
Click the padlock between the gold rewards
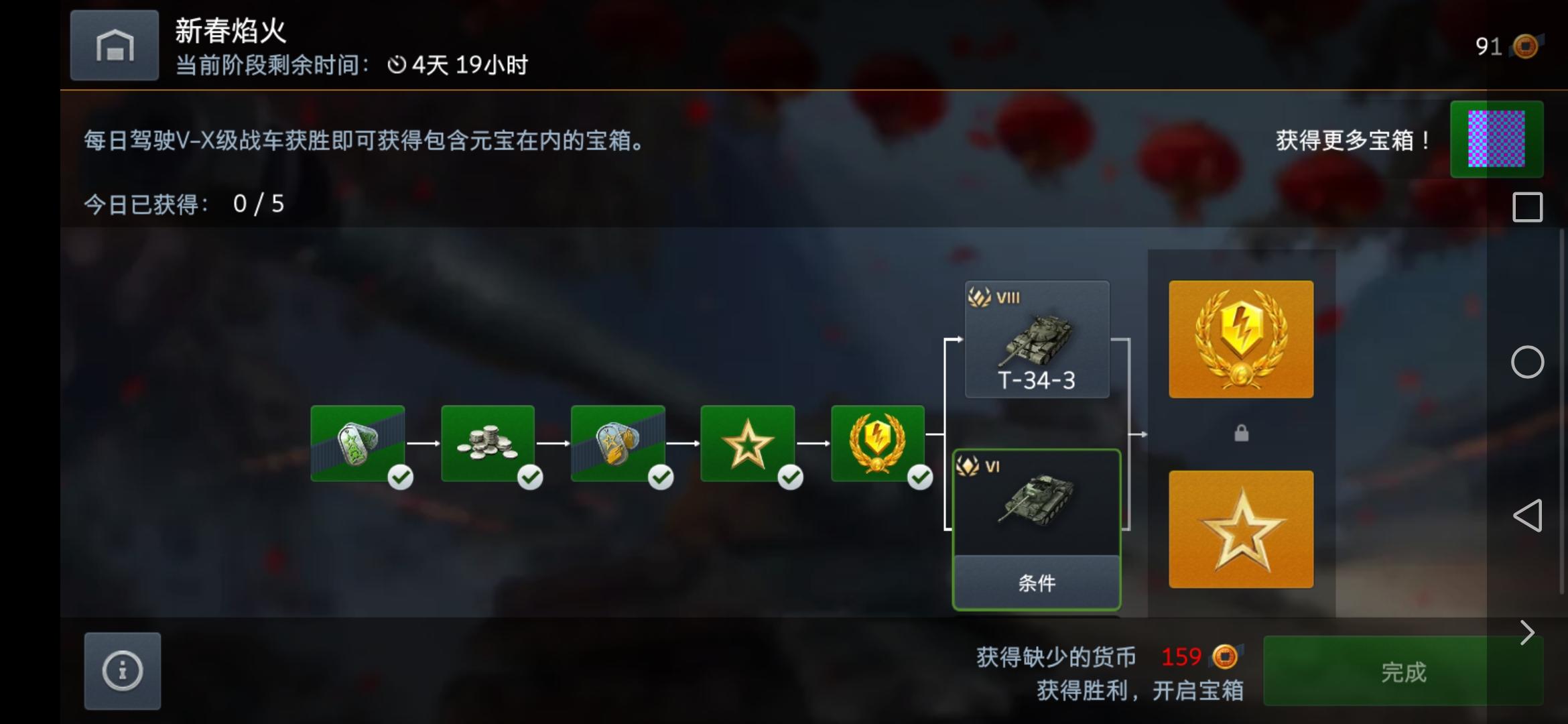tap(1240, 433)
